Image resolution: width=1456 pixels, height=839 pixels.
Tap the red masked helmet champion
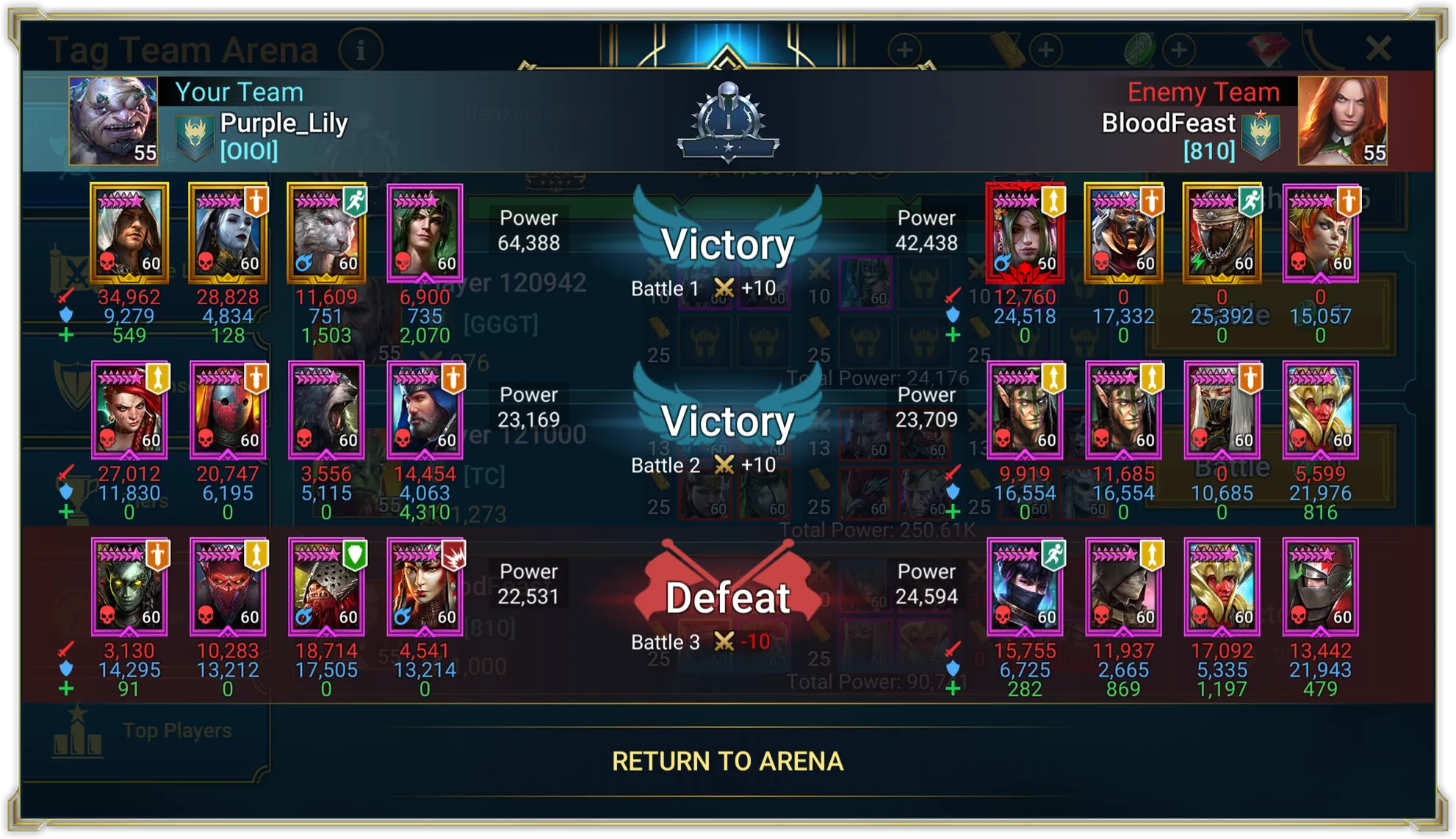[x=228, y=409]
